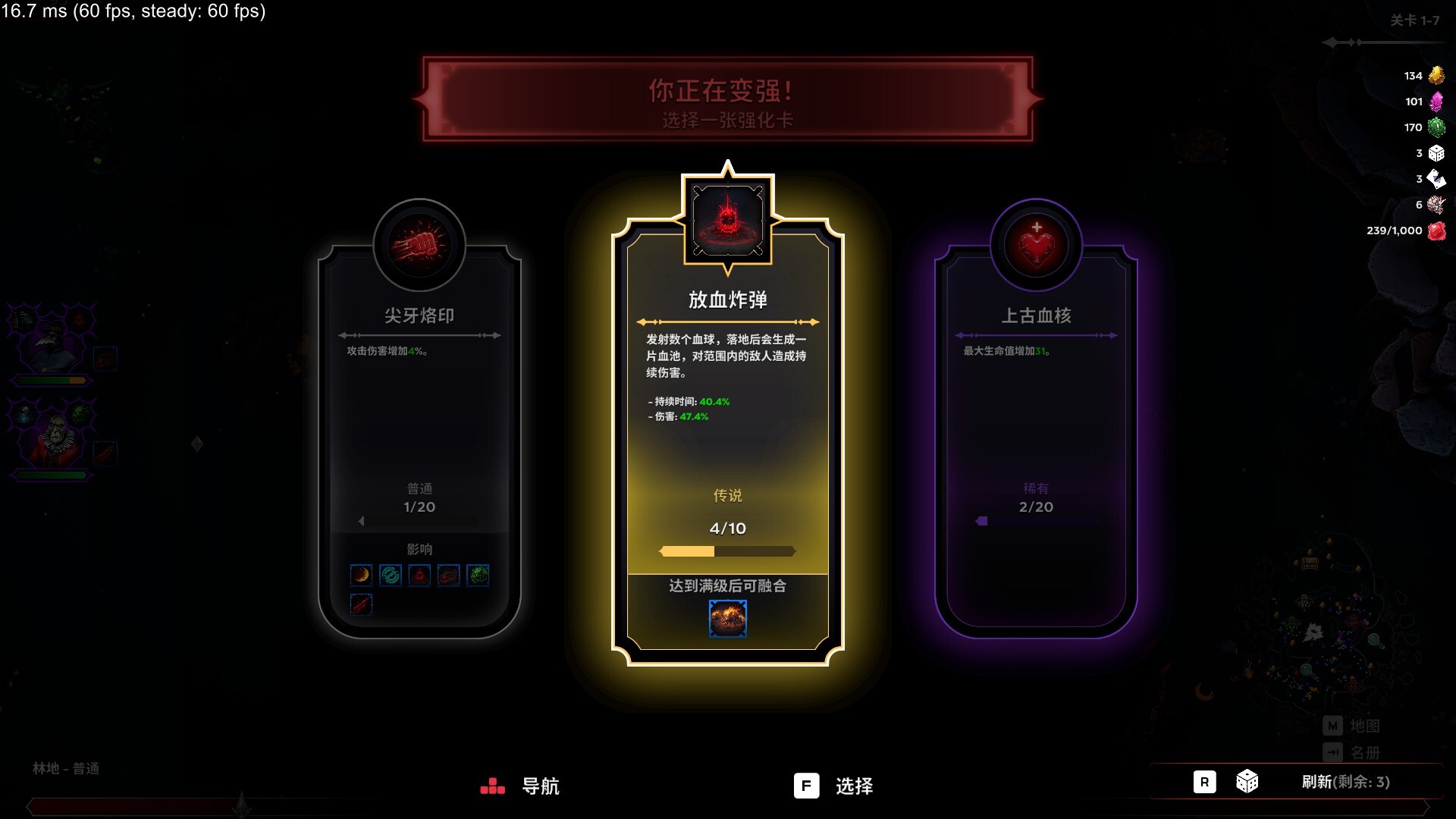Click the dice reroll icon near 刷新

1247,782
